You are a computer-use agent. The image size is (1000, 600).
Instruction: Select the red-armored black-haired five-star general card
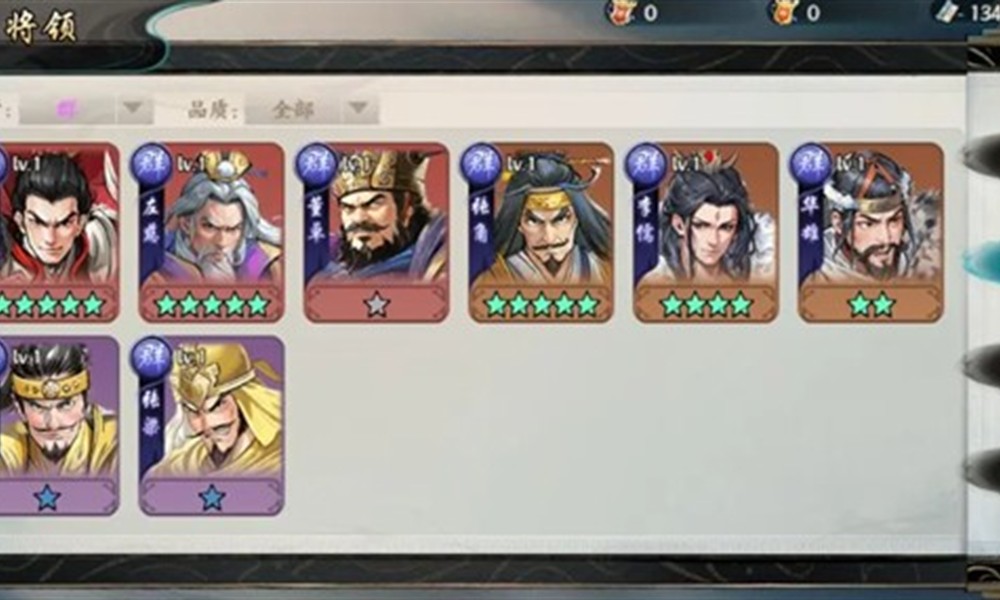coord(55,232)
